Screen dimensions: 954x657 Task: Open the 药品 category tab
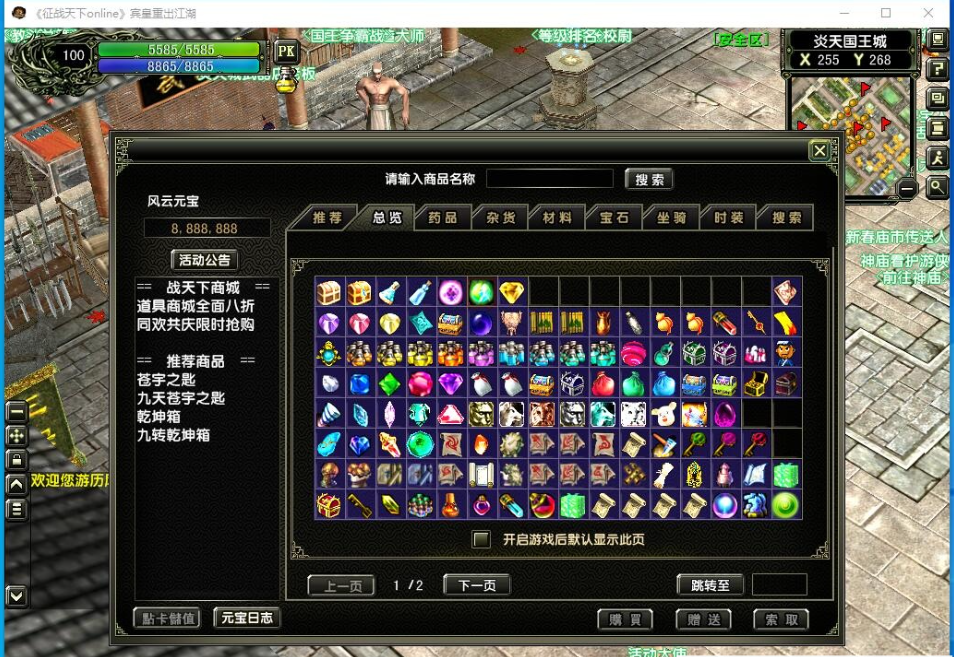443,218
